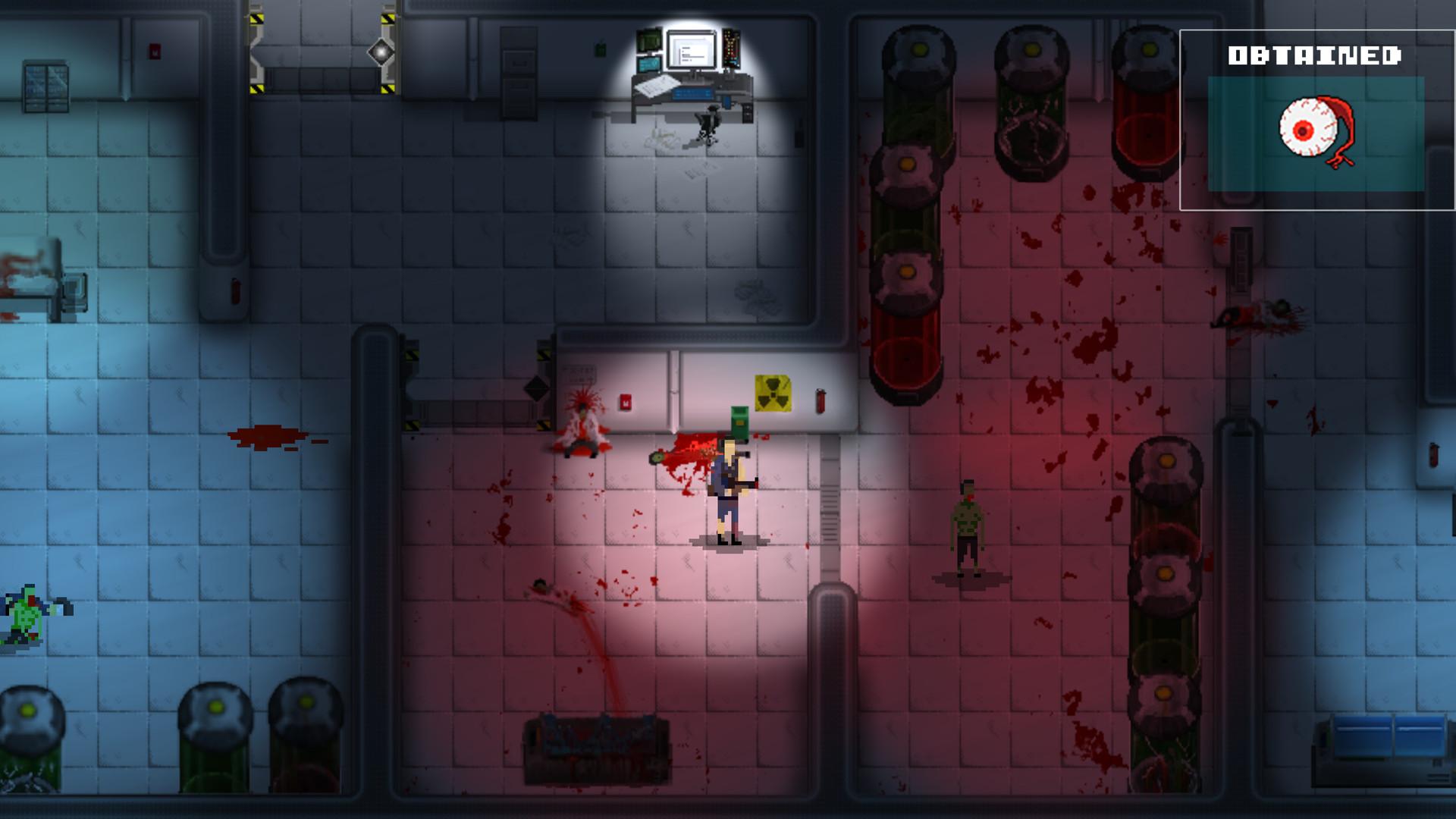Select the radiation hazard sign on the wall
Screen dimensions: 1456x819
pos(772,391)
